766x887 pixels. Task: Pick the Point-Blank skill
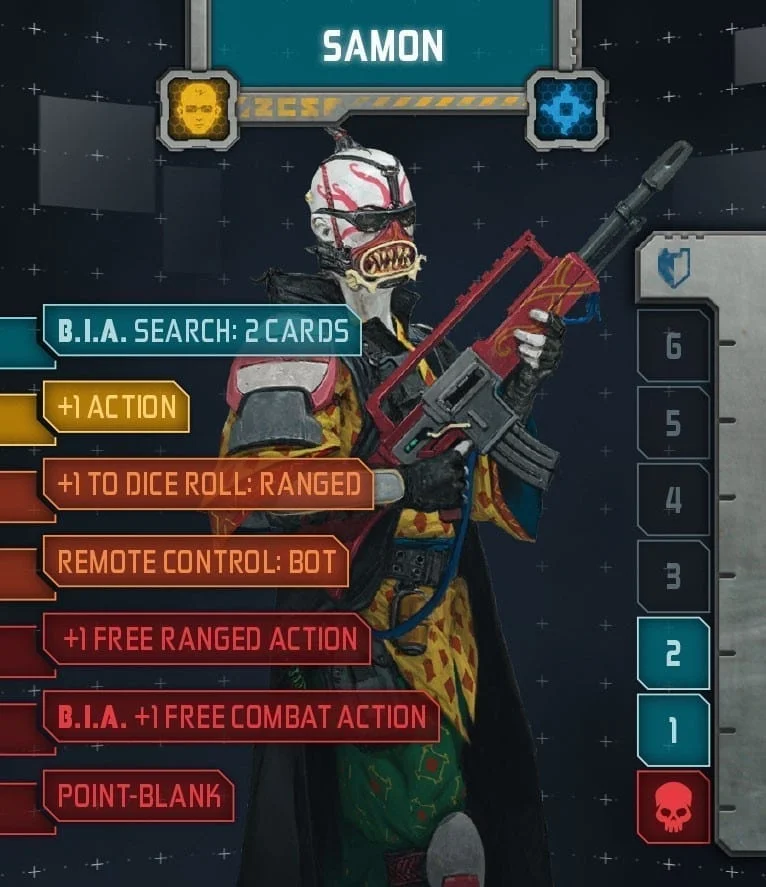[138, 796]
